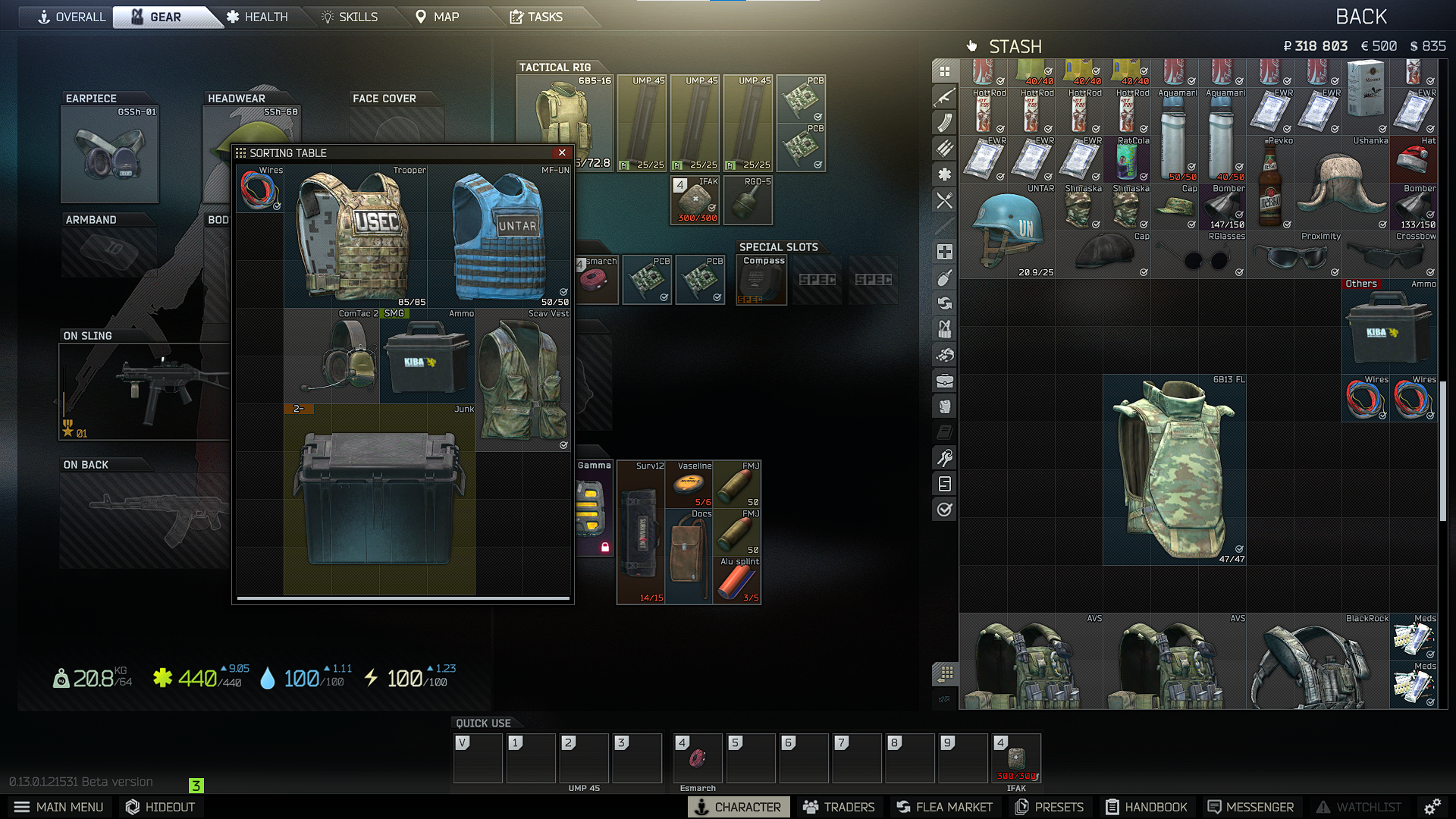Filter stash by ammunition rounds

tap(944, 149)
